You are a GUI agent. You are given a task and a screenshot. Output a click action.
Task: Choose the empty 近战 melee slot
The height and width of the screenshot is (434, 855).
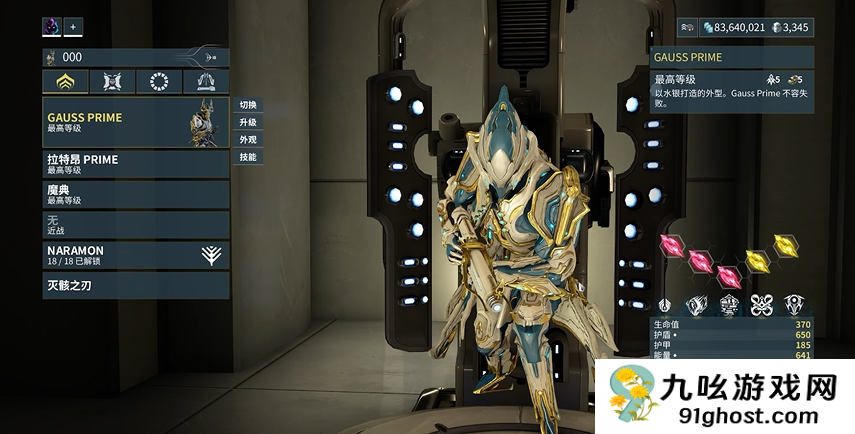(135, 223)
